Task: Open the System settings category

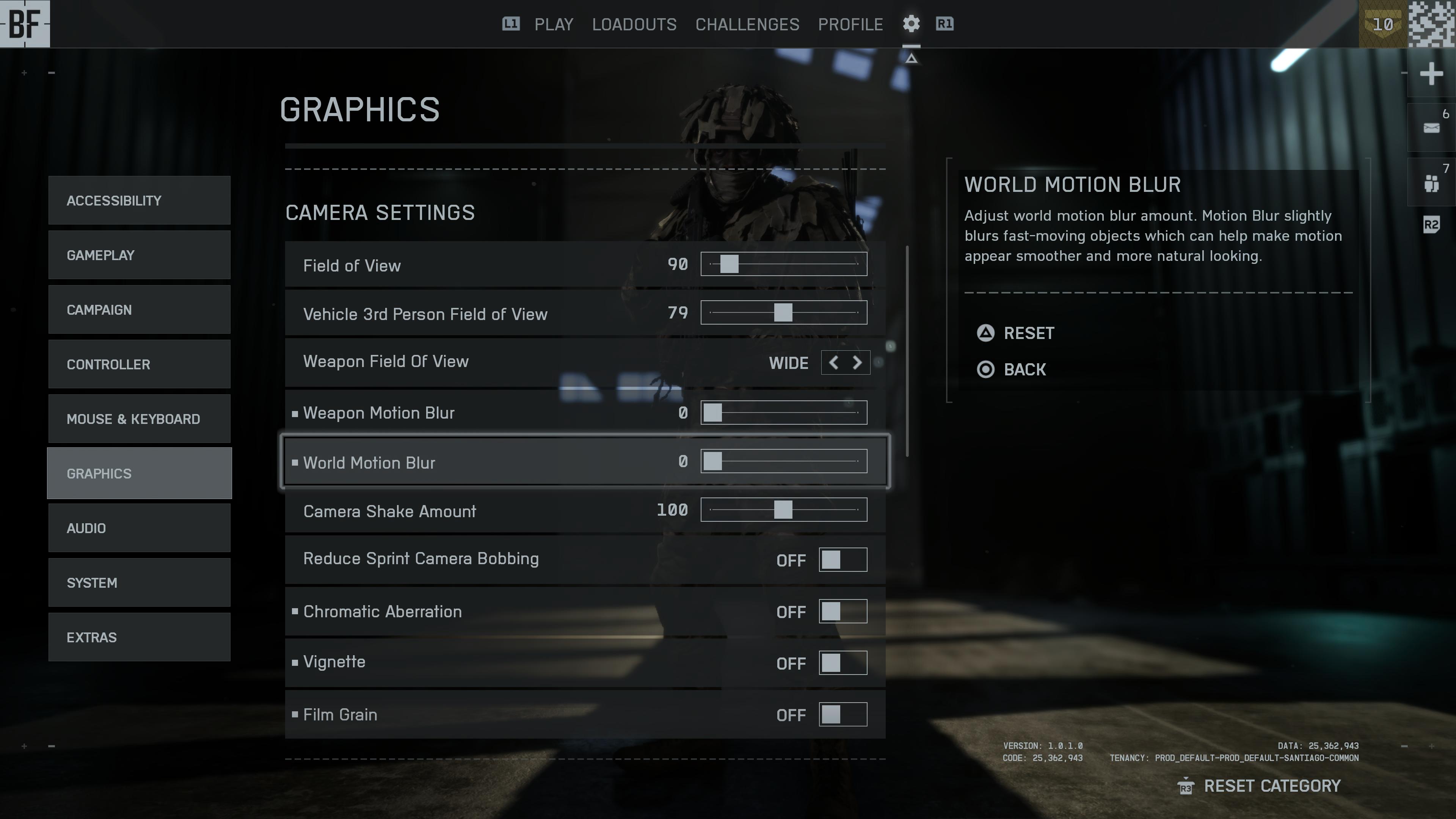Action: click(139, 583)
